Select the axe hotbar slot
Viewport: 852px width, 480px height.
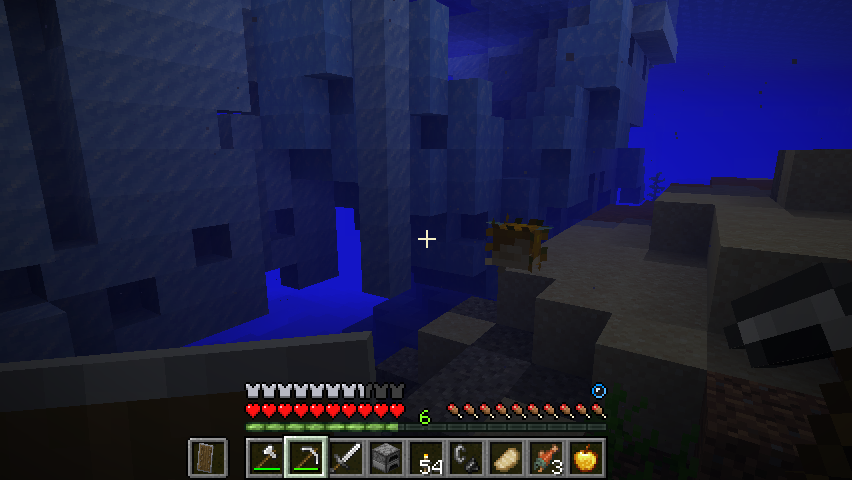(x=266, y=458)
